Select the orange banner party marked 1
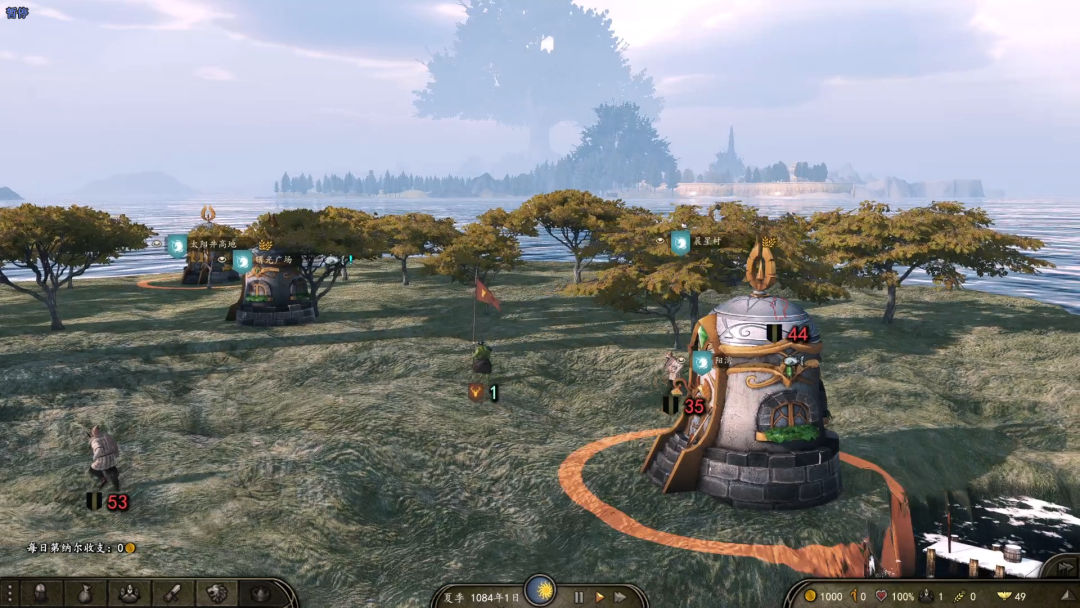 (484, 393)
